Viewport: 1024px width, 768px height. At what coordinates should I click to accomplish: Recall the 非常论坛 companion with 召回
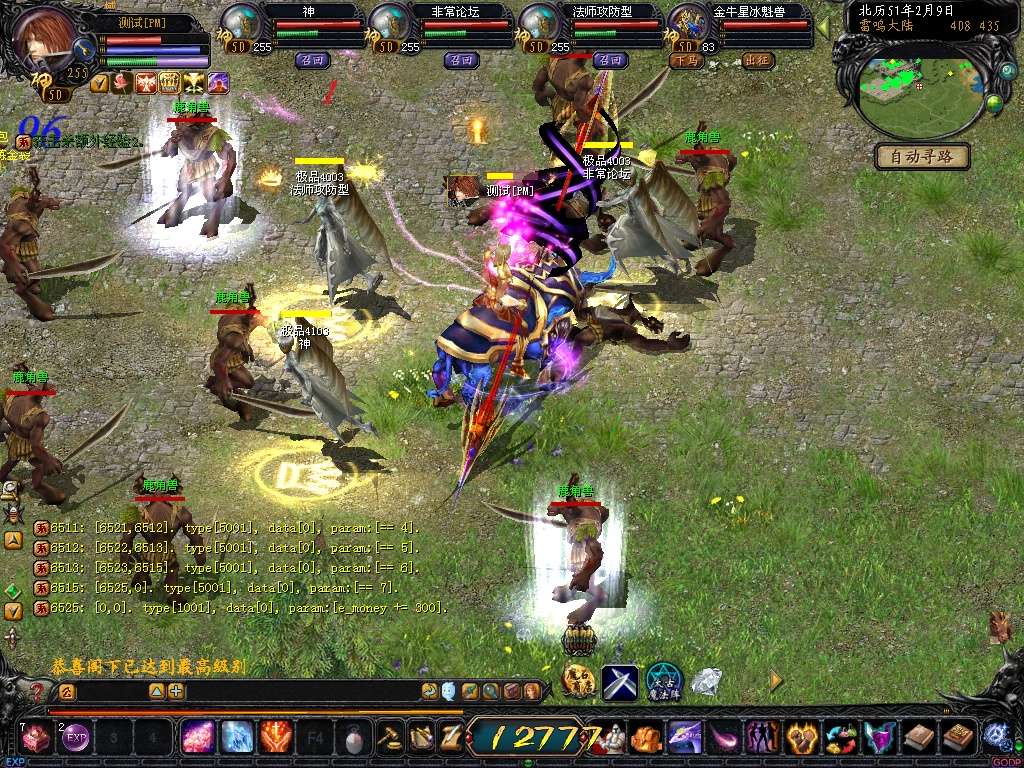pos(459,60)
